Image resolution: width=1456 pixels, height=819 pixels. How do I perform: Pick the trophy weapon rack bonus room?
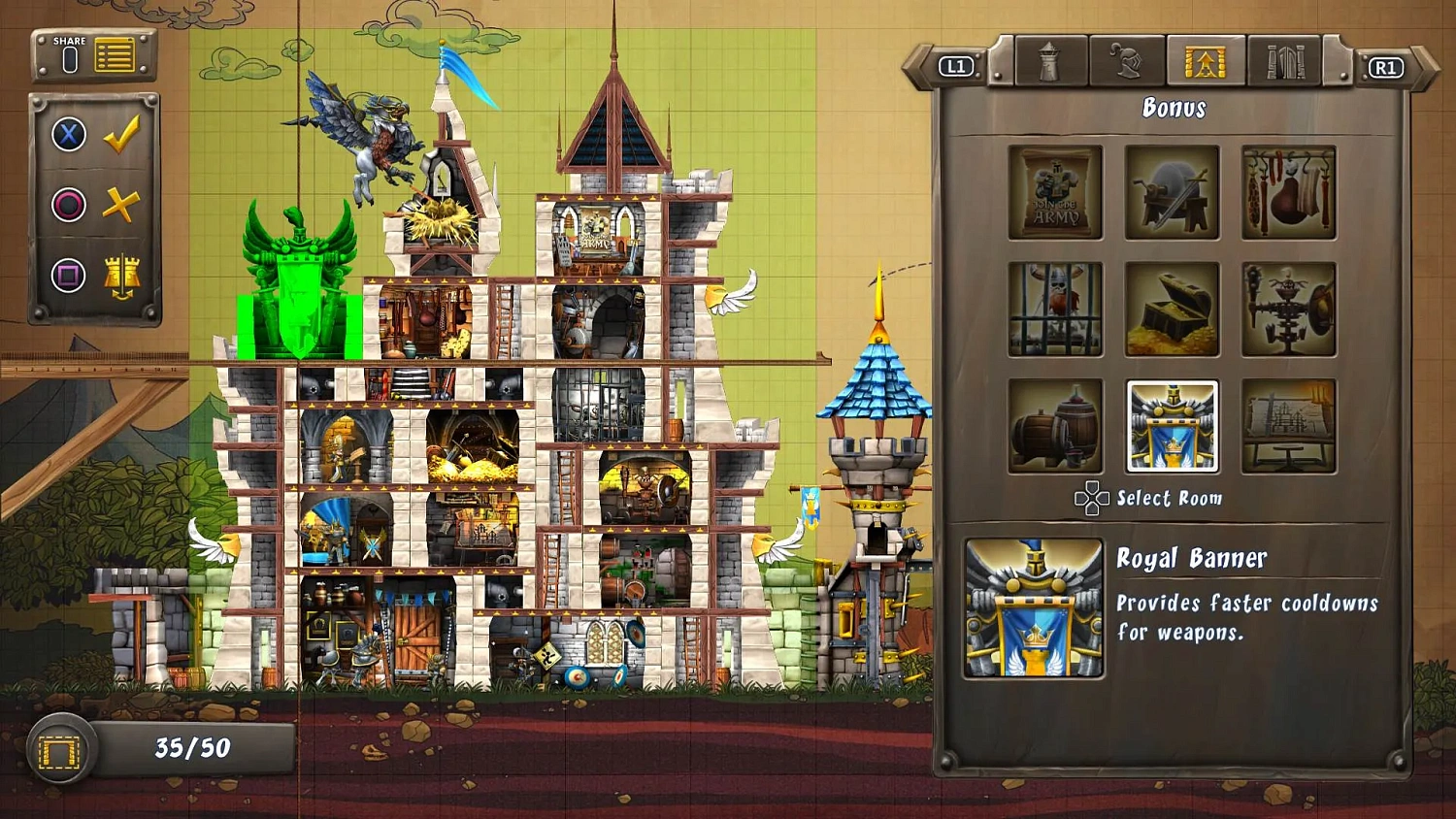[1289, 309]
